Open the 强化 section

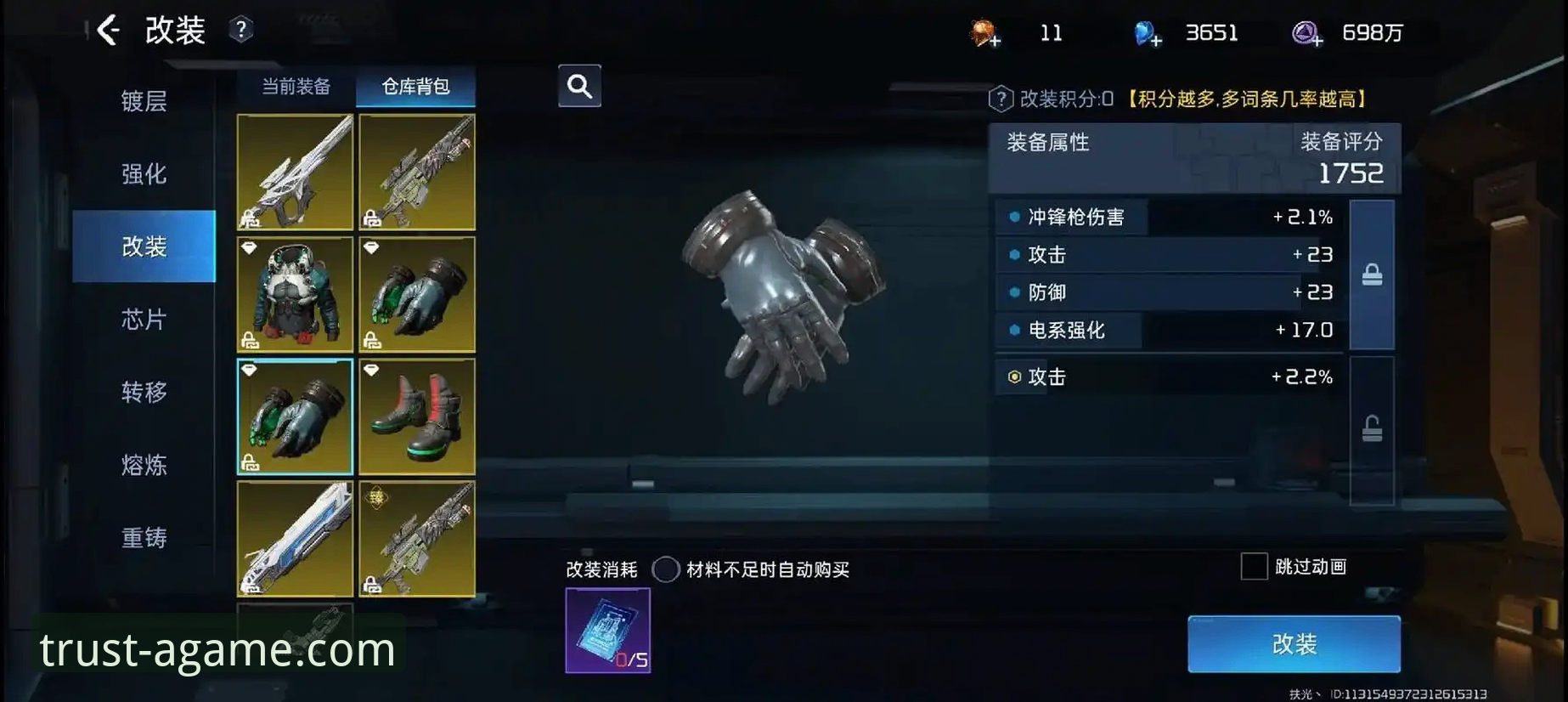[x=144, y=174]
